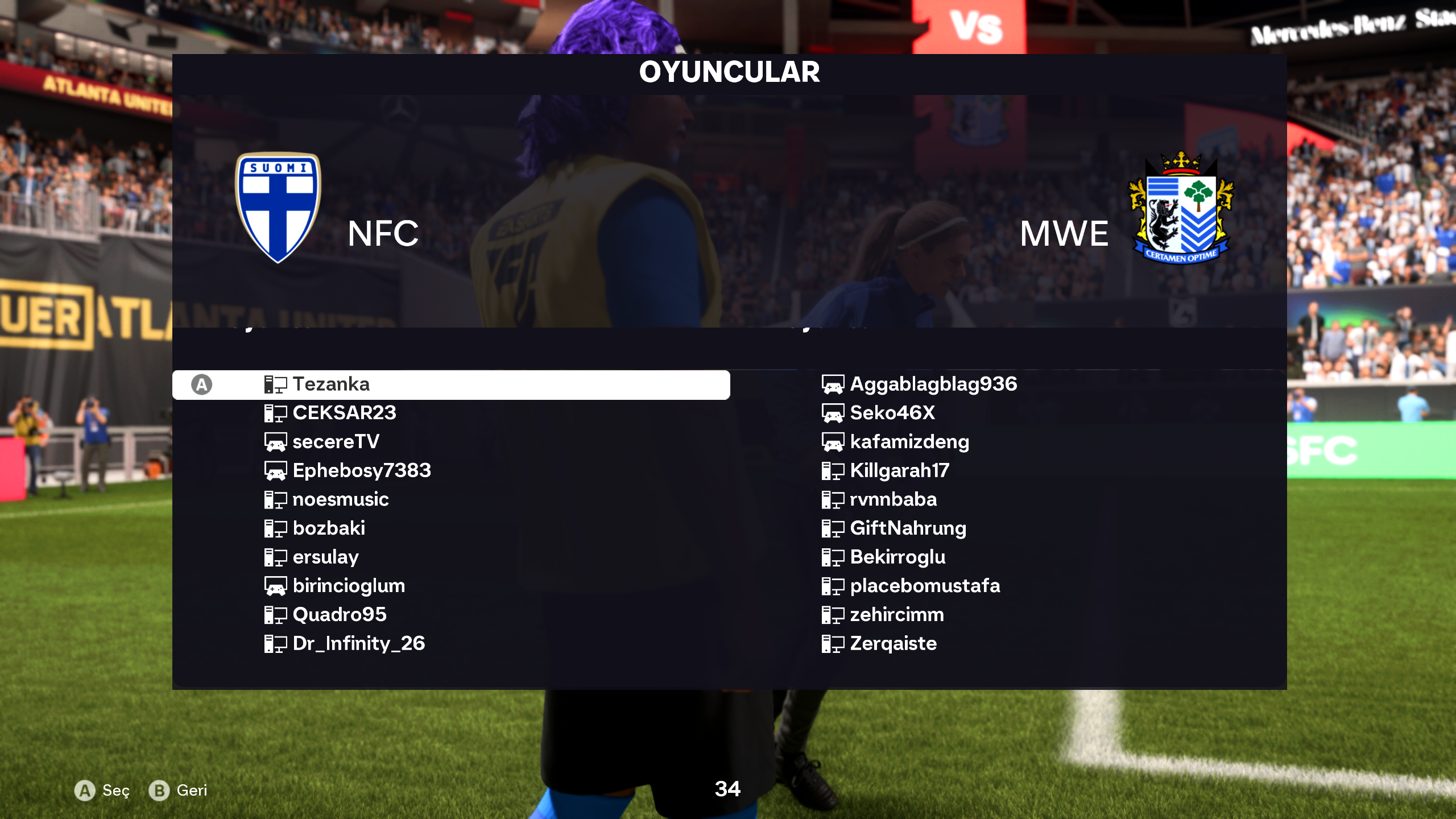Image resolution: width=1456 pixels, height=819 pixels.
Task: Choose player Dr_Infinity_26
Action: 358,643
